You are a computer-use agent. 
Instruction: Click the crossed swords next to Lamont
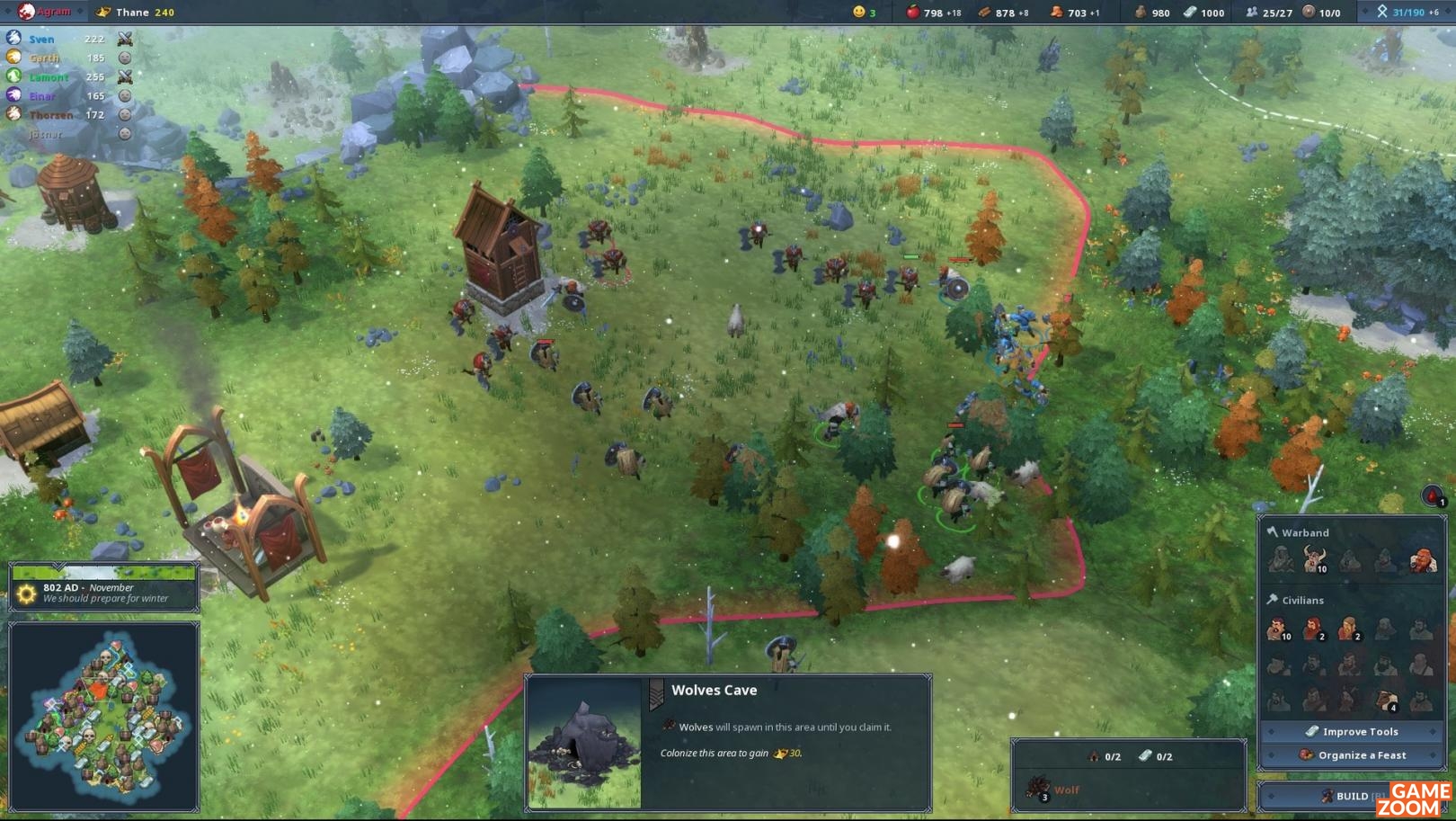click(x=125, y=76)
